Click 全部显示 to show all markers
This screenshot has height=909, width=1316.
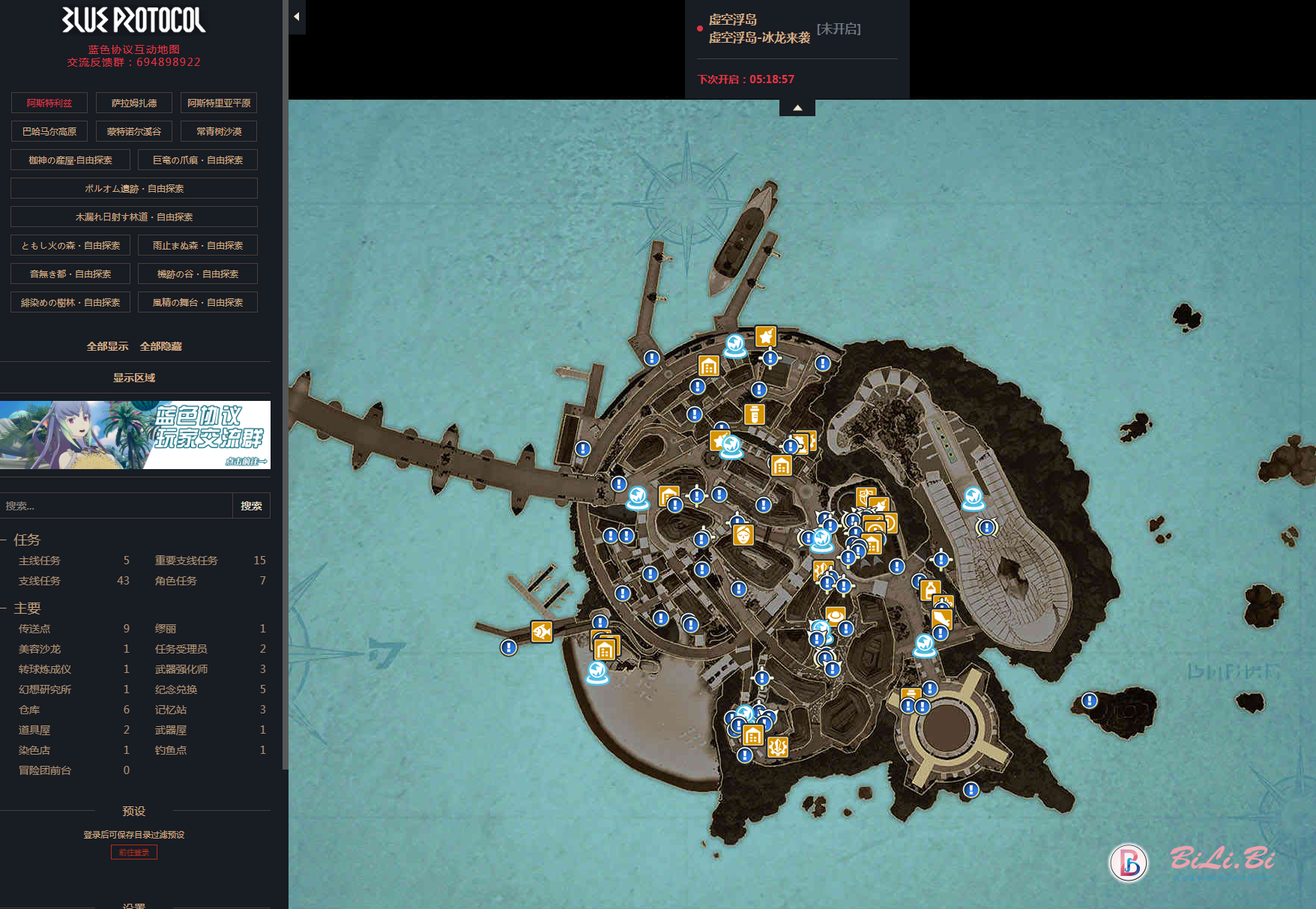pos(107,346)
